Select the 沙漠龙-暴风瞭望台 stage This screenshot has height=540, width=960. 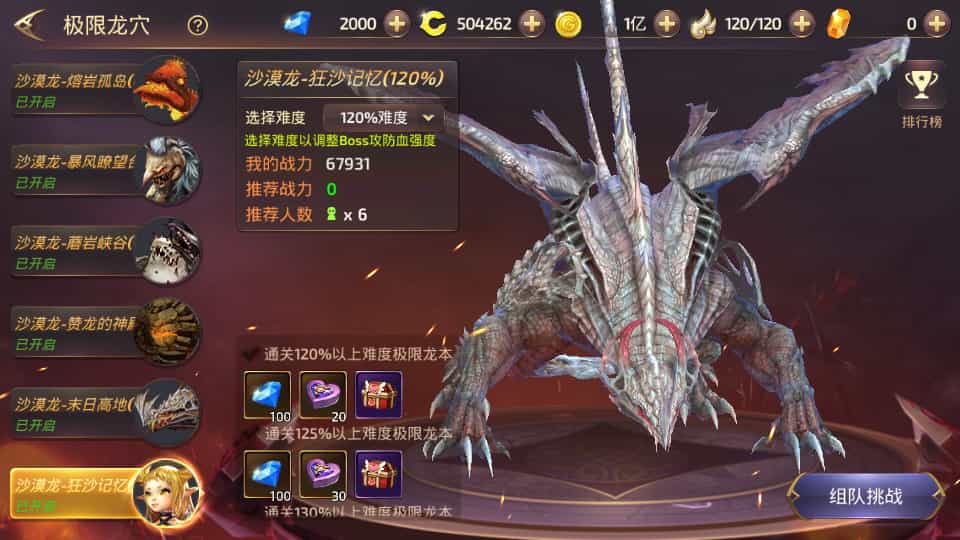[x=100, y=169]
